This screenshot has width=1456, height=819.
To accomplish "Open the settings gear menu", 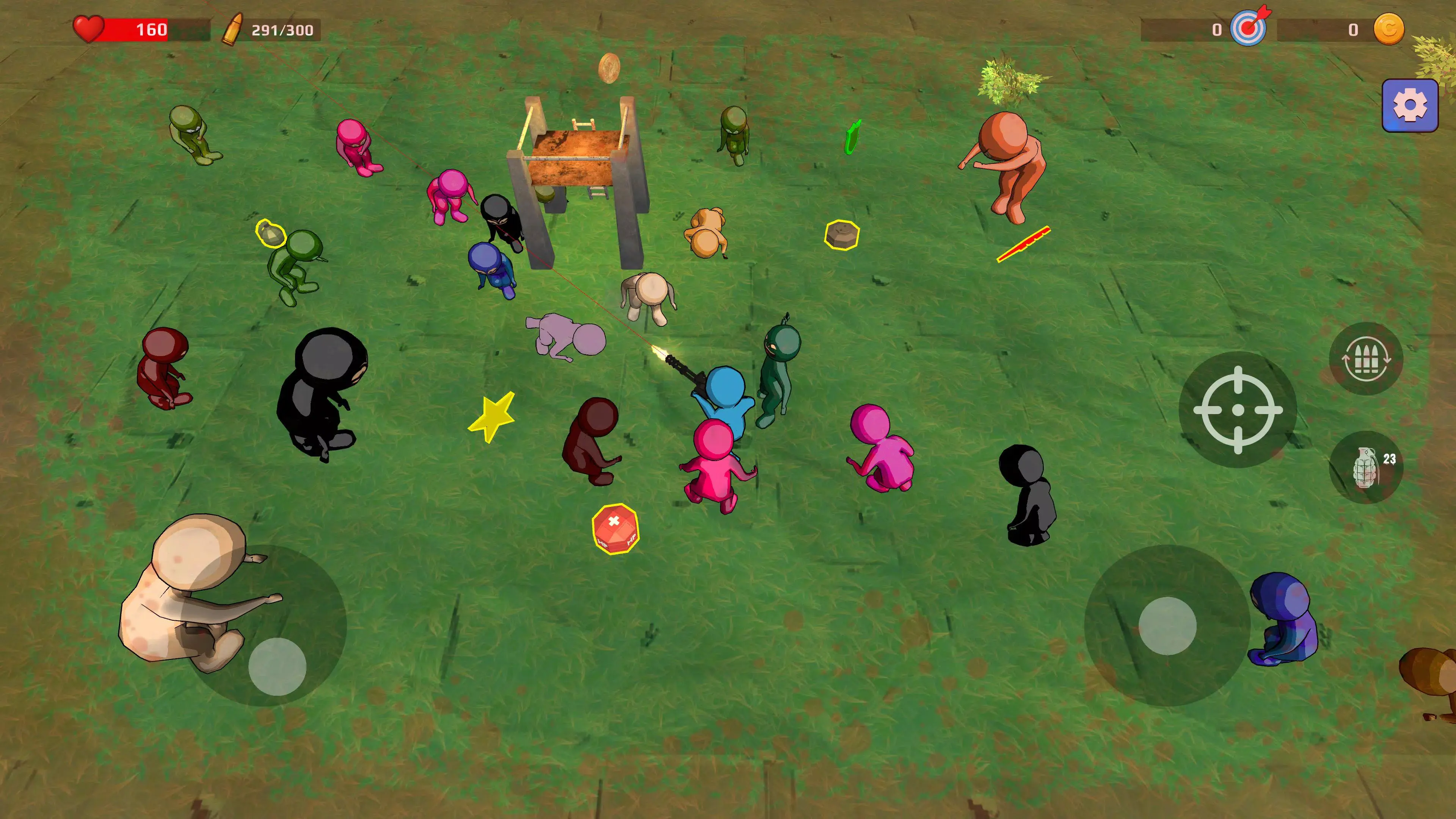I will 1409,105.
